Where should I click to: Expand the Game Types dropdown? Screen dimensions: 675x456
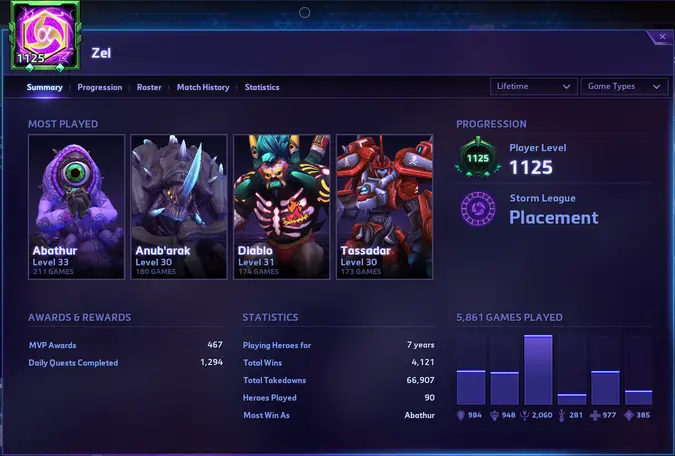pos(624,86)
